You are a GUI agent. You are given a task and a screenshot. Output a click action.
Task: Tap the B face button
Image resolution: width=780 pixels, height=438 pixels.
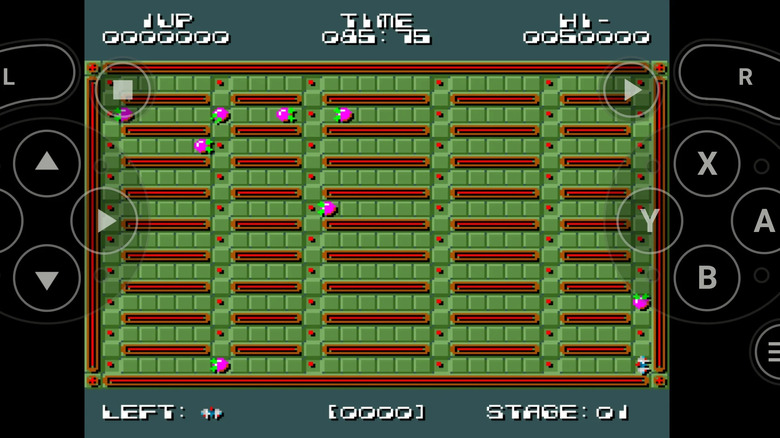[706, 277]
